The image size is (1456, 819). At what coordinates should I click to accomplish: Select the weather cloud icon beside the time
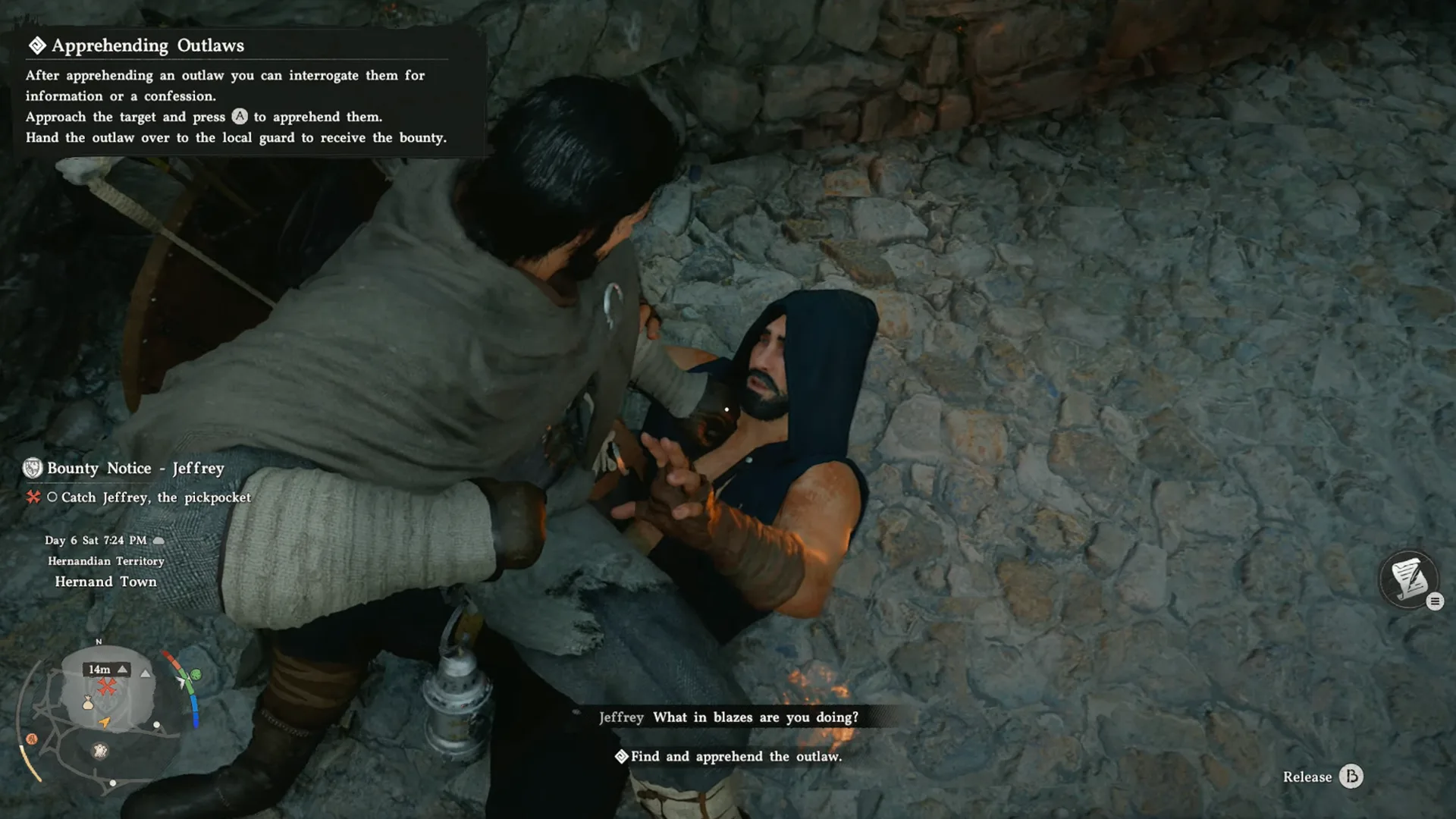(159, 540)
